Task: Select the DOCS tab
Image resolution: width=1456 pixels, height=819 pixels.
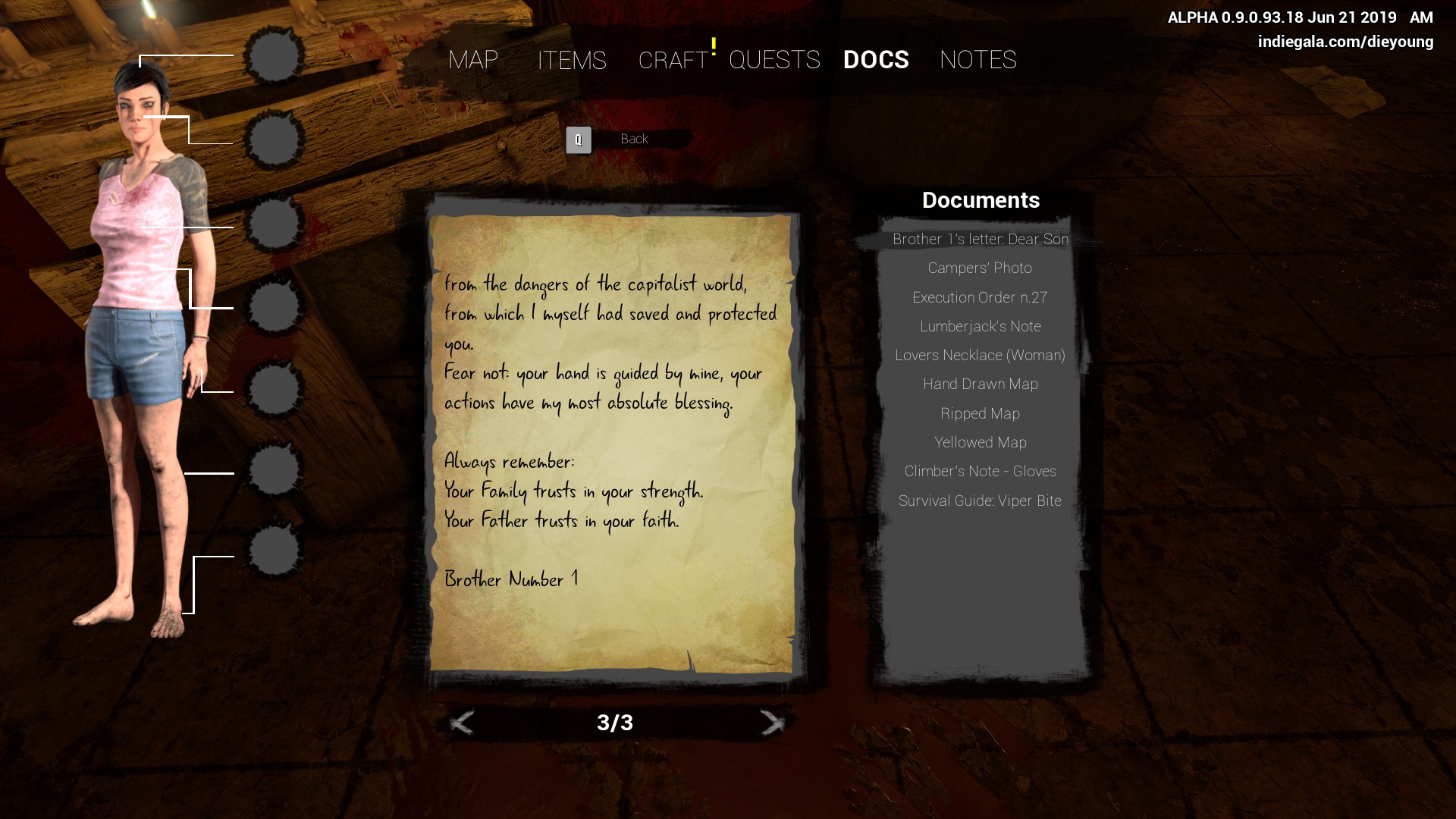Action: pyautogui.click(x=876, y=60)
